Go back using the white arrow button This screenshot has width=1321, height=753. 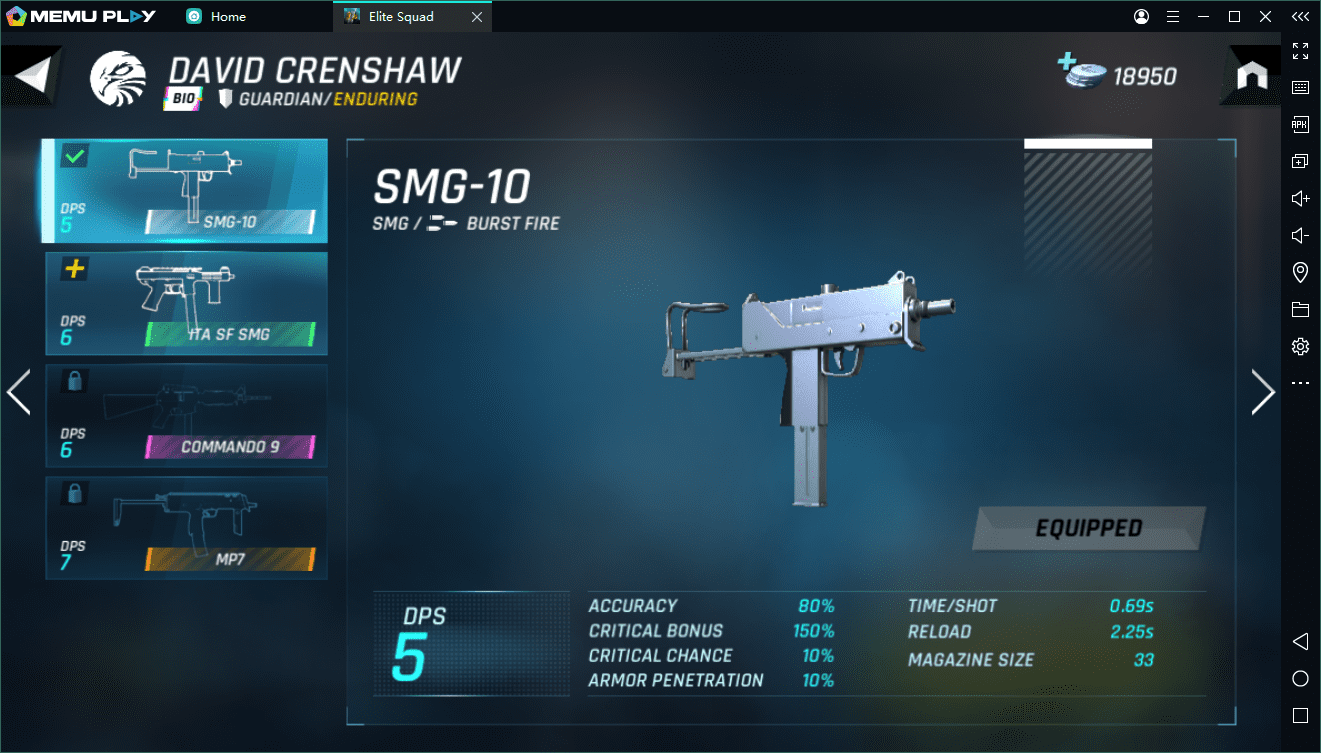pos(32,77)
